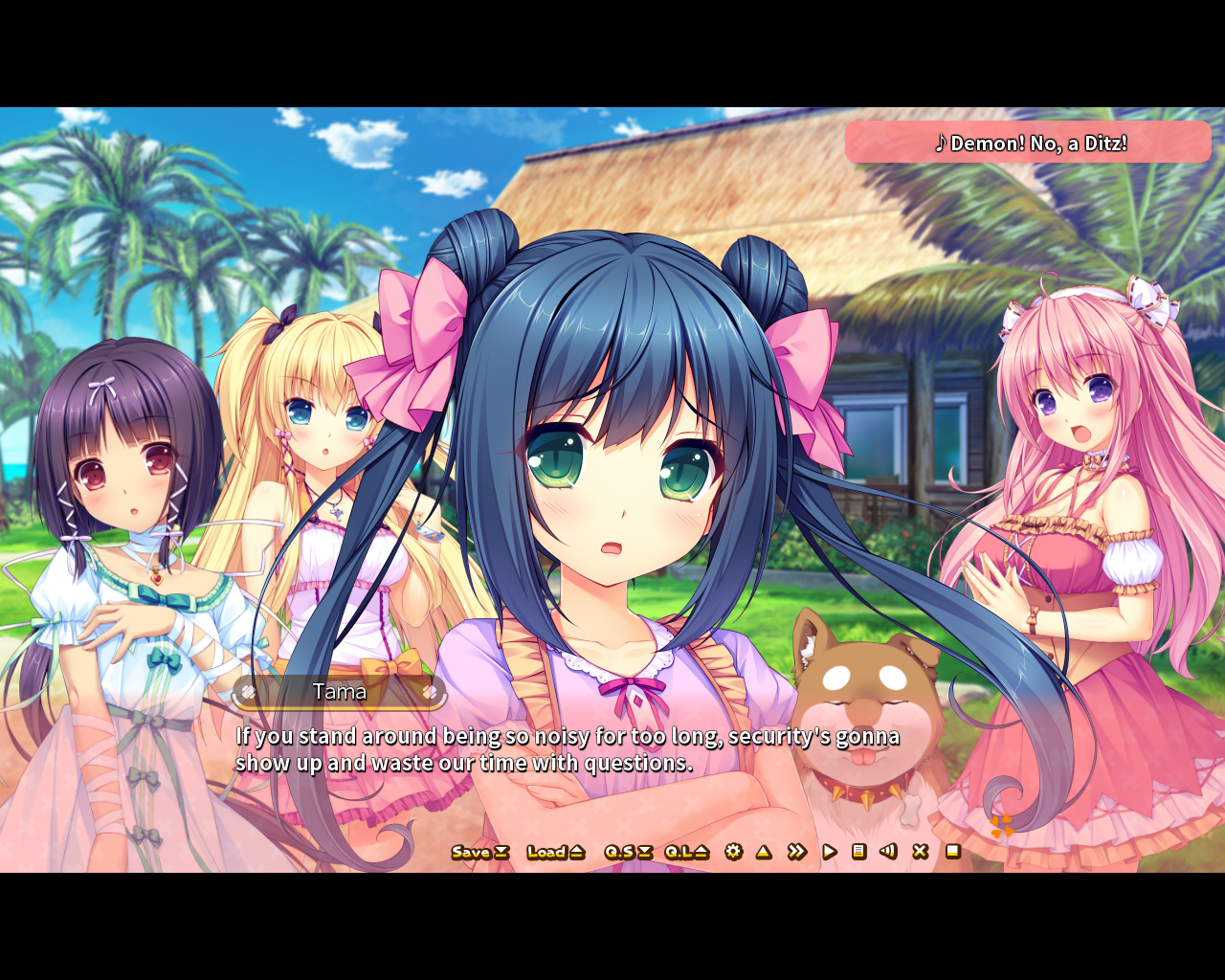Activate skip with the double-arrow icon
The image size is (1225, 980).
[x=796, y=852]
